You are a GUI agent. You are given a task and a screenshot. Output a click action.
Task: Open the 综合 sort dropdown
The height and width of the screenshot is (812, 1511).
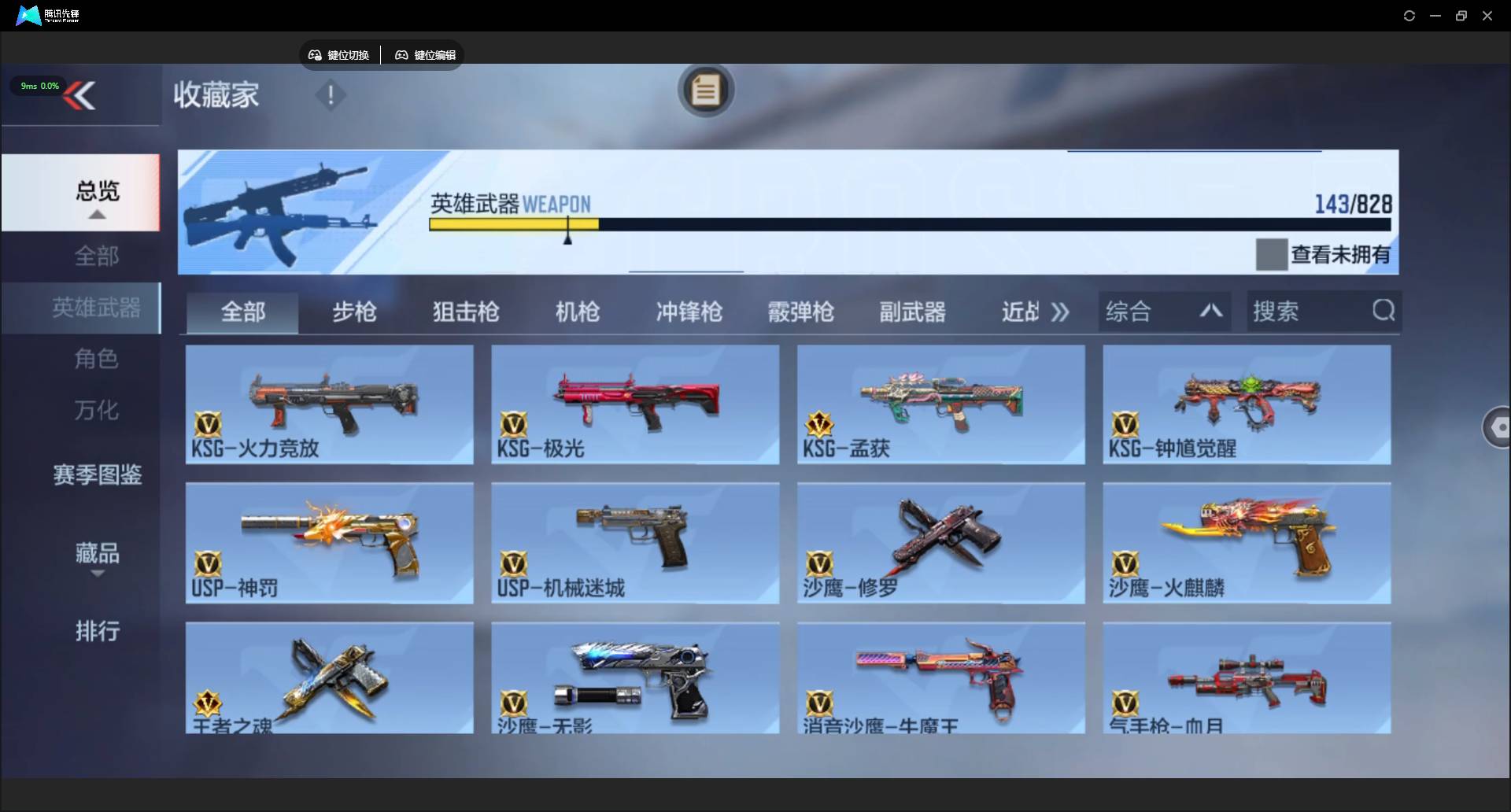1129,311
